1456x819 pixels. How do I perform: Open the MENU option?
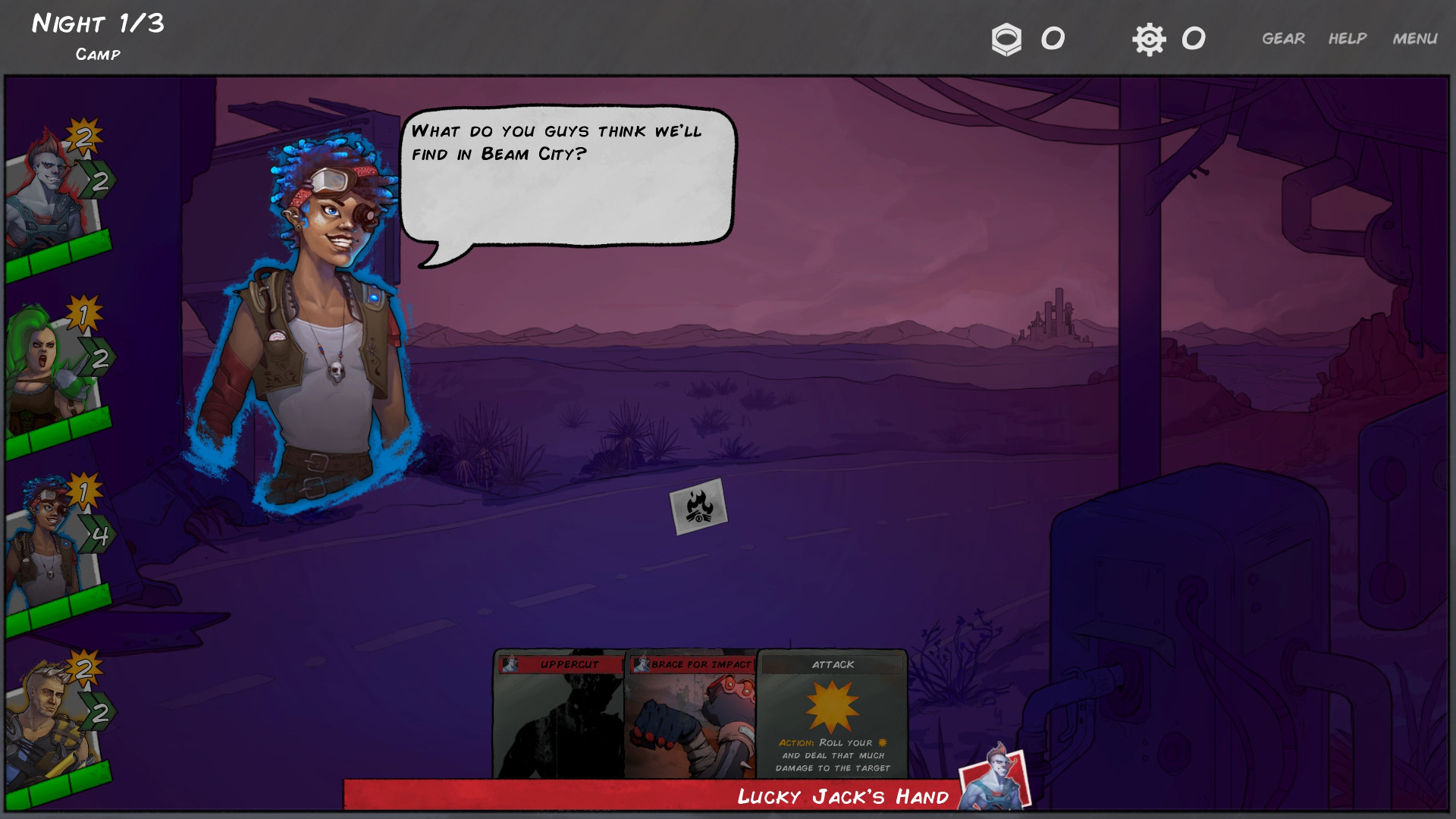tap(1415, 38)
